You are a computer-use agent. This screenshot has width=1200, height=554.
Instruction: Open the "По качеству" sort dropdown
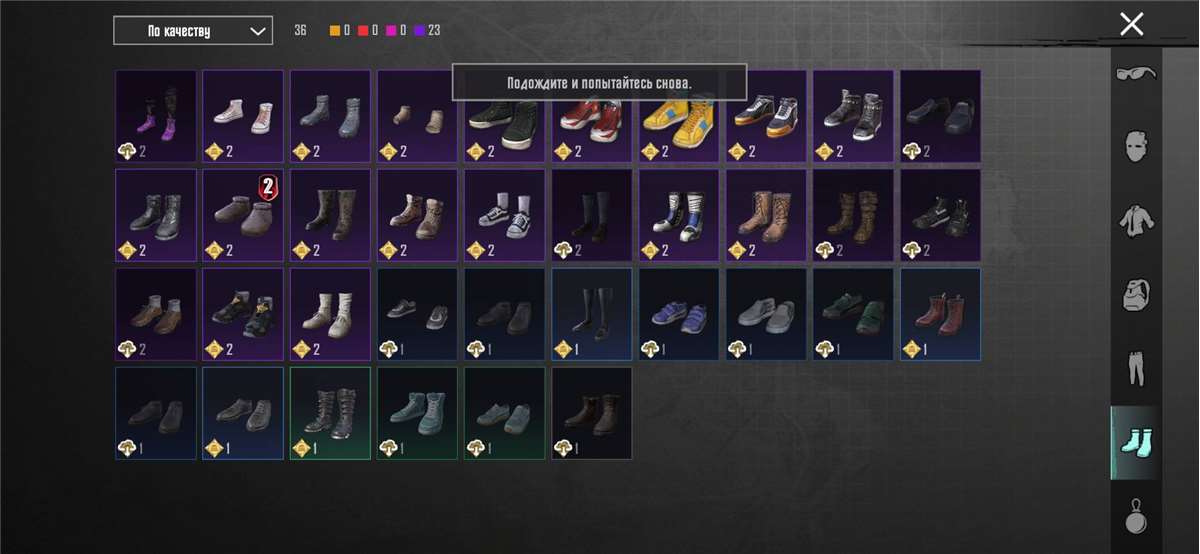[x=193, y=31]
